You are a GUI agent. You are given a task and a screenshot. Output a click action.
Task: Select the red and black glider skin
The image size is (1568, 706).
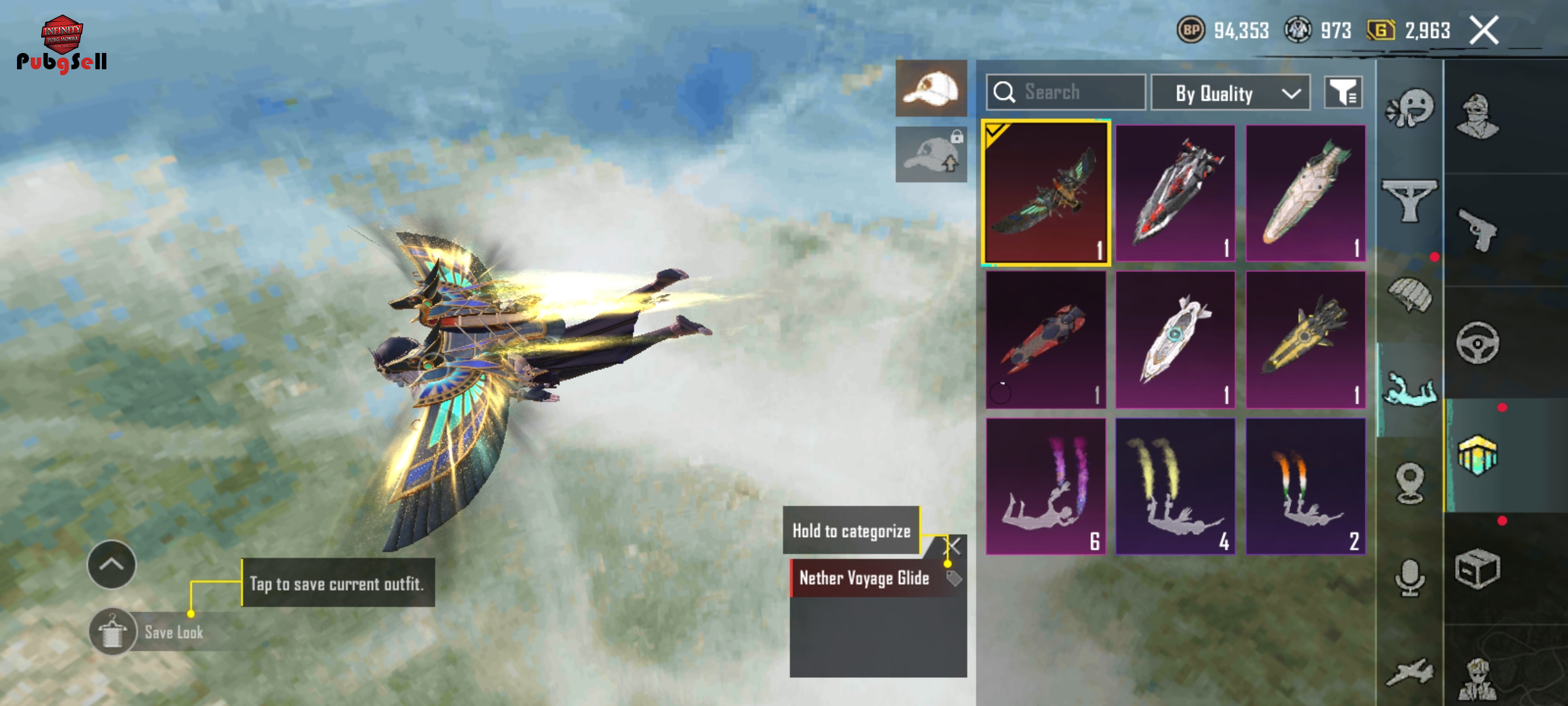point(1175,193)
